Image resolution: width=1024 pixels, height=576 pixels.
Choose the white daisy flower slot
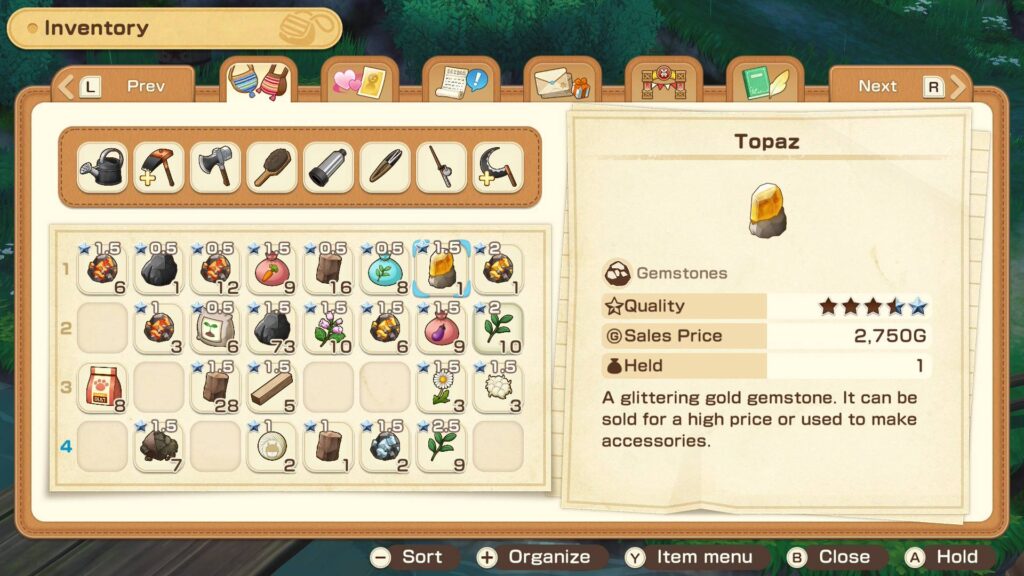coord(442,387)
